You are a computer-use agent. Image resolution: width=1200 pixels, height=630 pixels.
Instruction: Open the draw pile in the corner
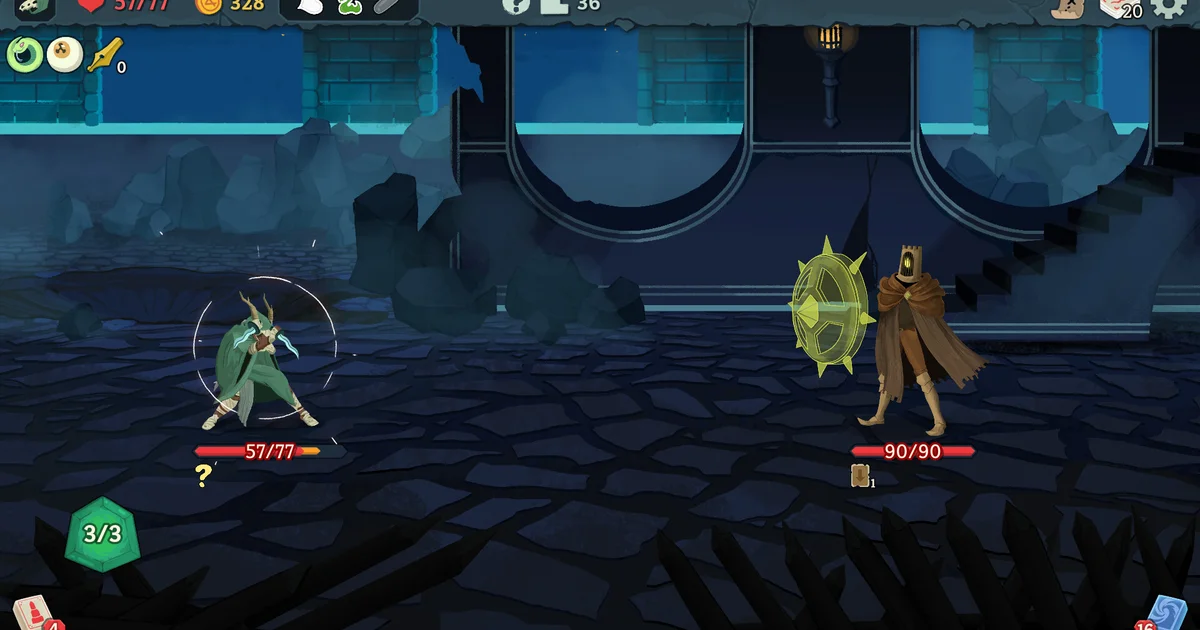pos(34,614)
